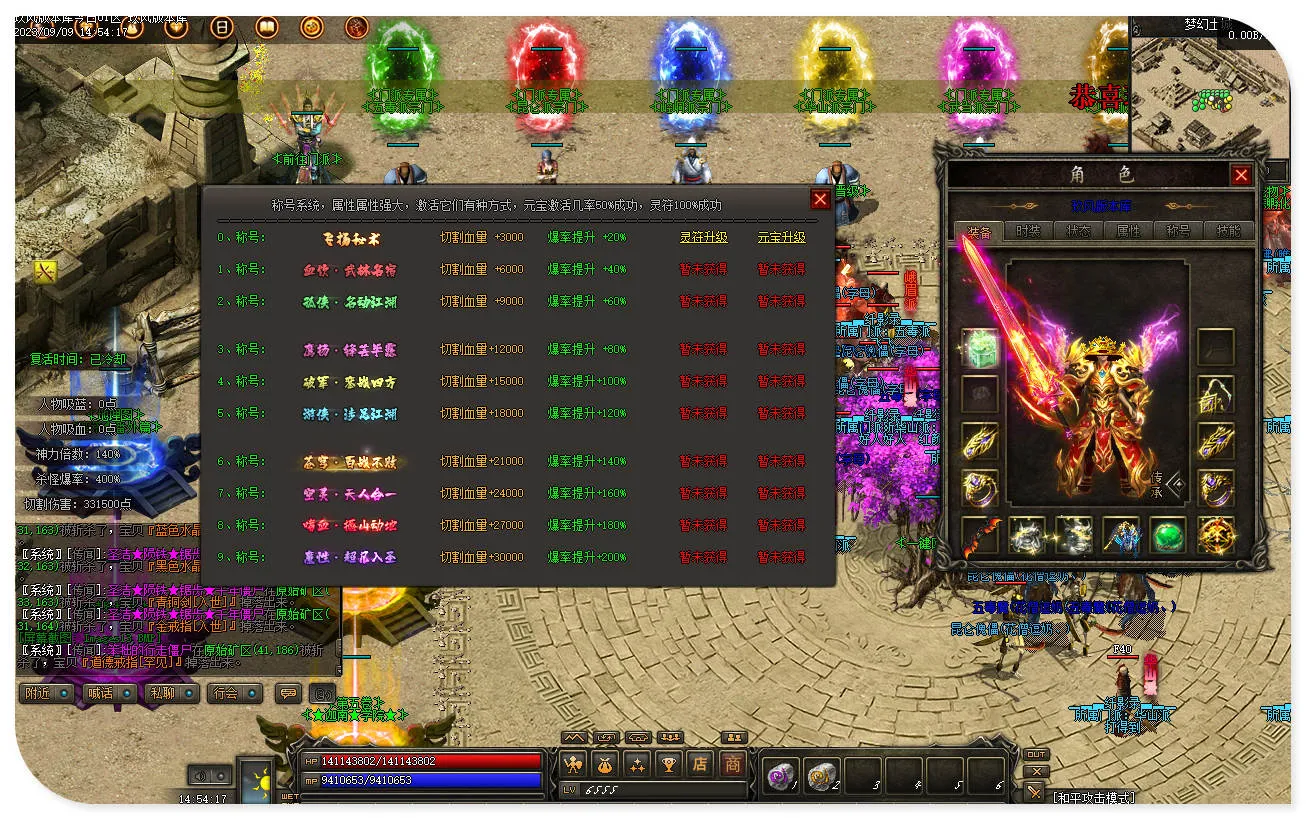Viewport: 1306px width, 819px height.
Task: Open the 状态 status tab
Action: (x=1078, y=231)
